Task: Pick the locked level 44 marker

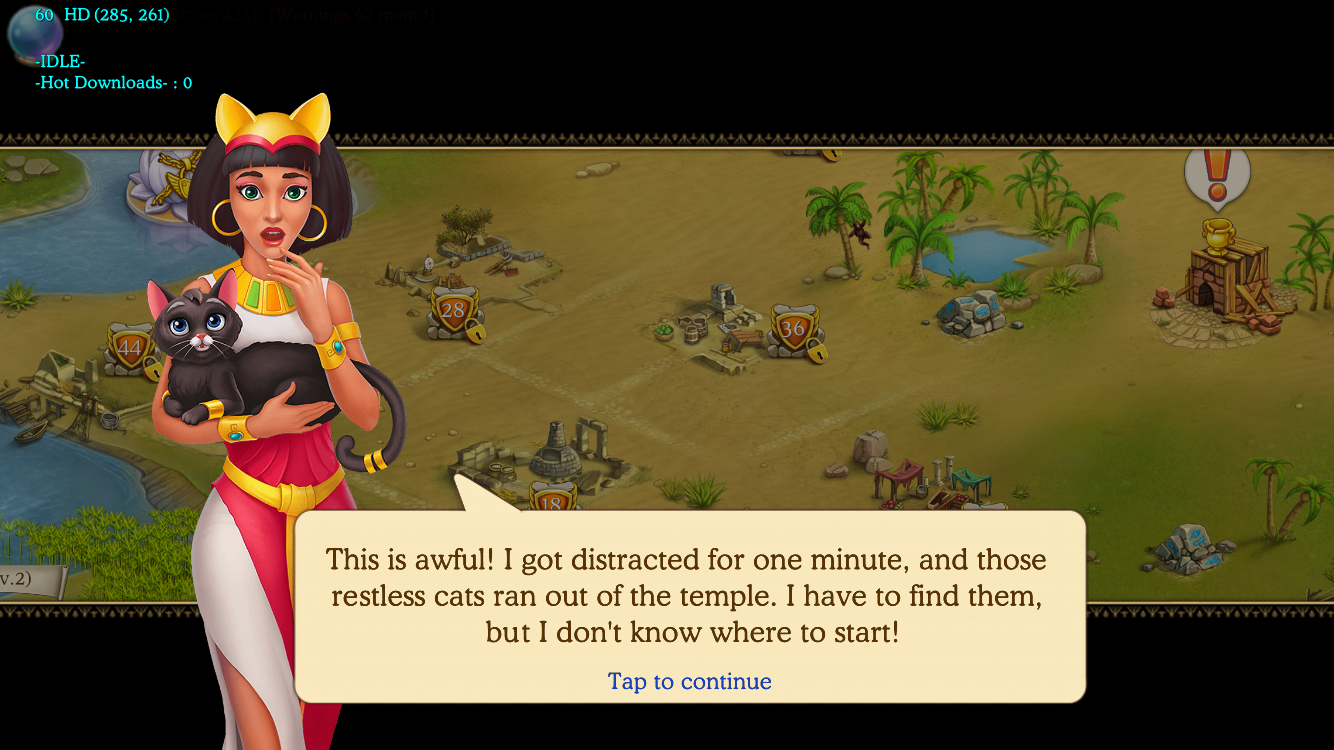Action: (129, 349)
